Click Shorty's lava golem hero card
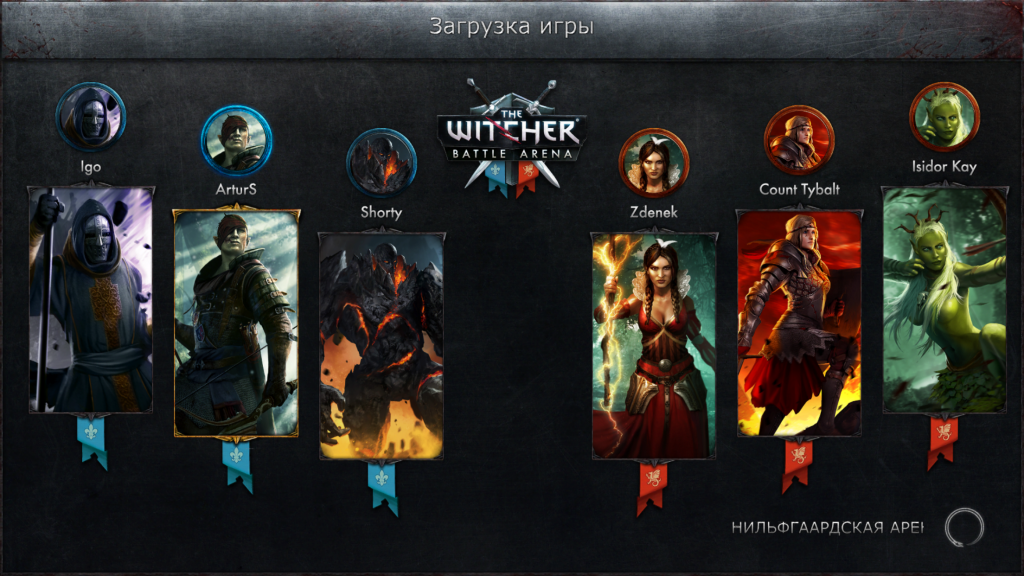 [x=381, y=346]
